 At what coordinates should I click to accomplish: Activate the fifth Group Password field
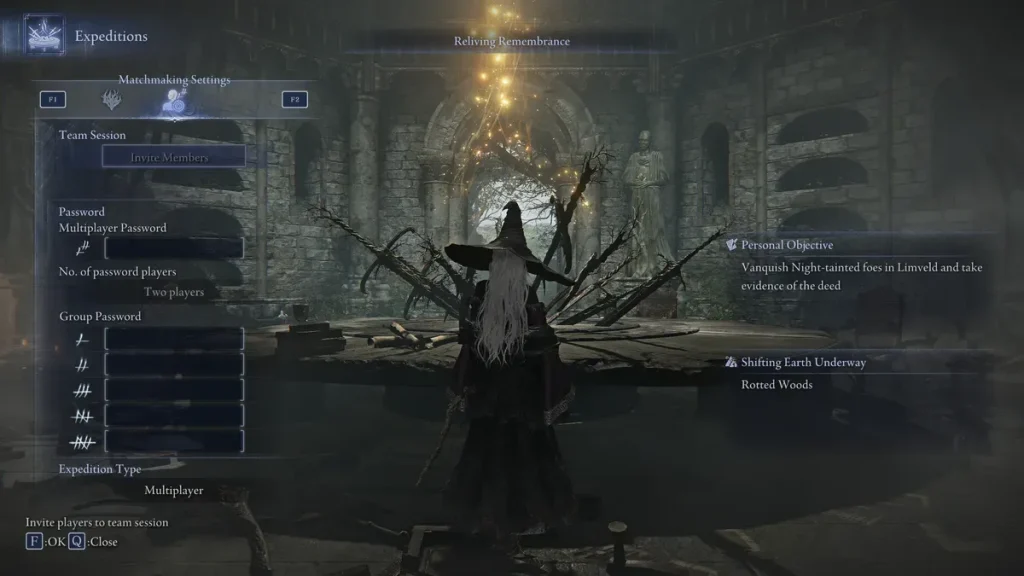(174, 441)
